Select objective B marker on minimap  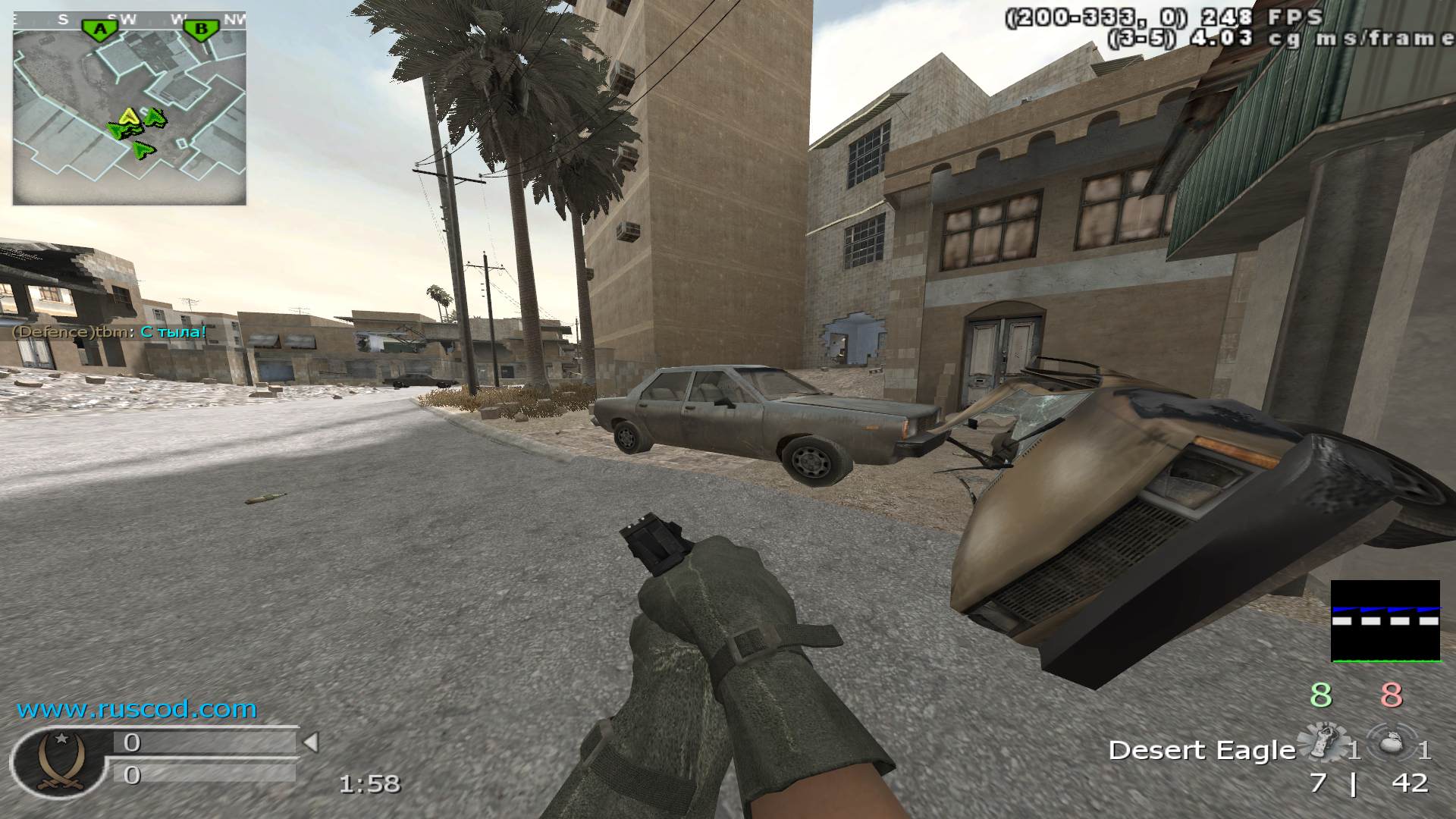[x=201, y=30]
